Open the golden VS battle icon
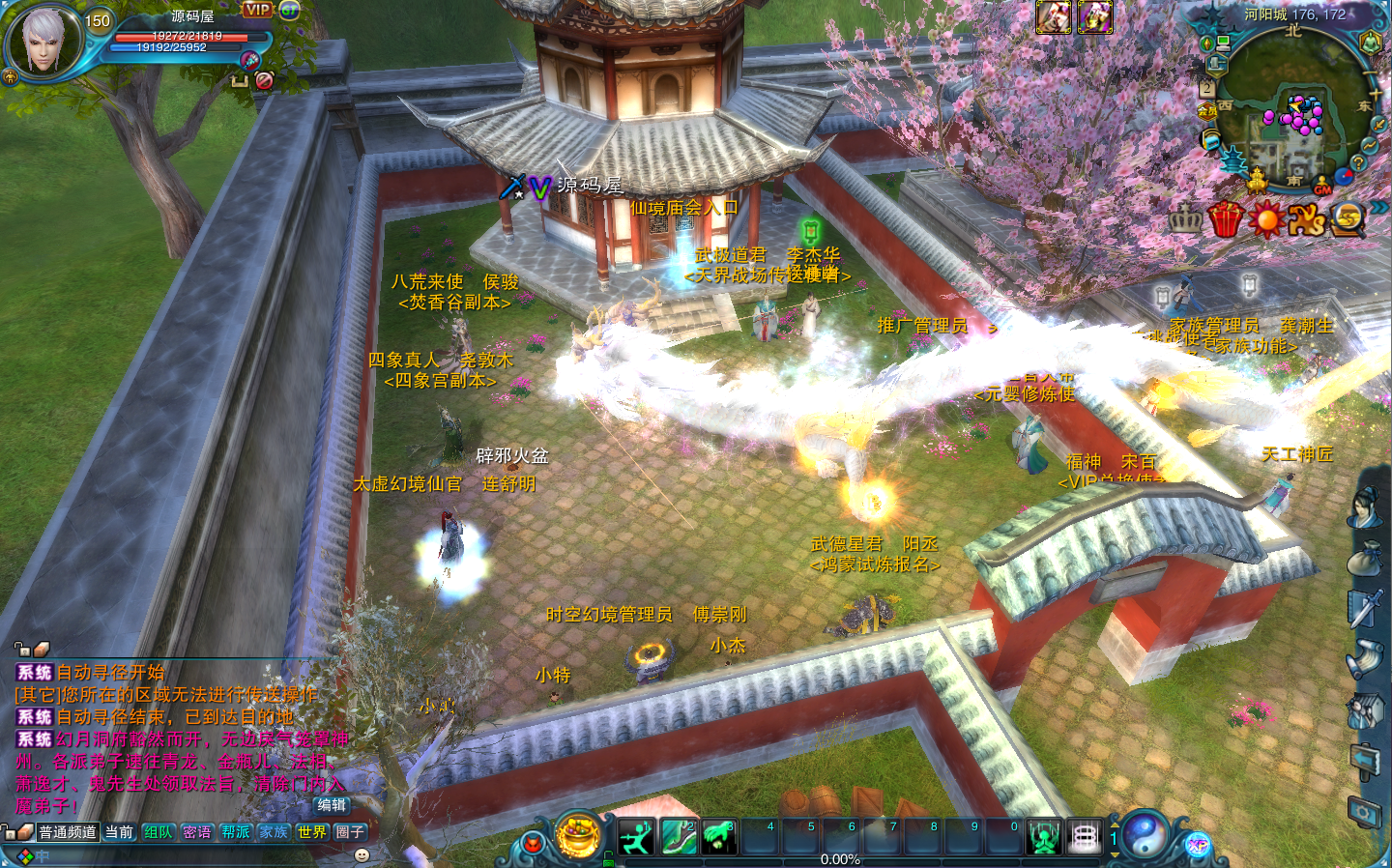Viewport: 1392px width, 868px height. (x=1306, y=220)
